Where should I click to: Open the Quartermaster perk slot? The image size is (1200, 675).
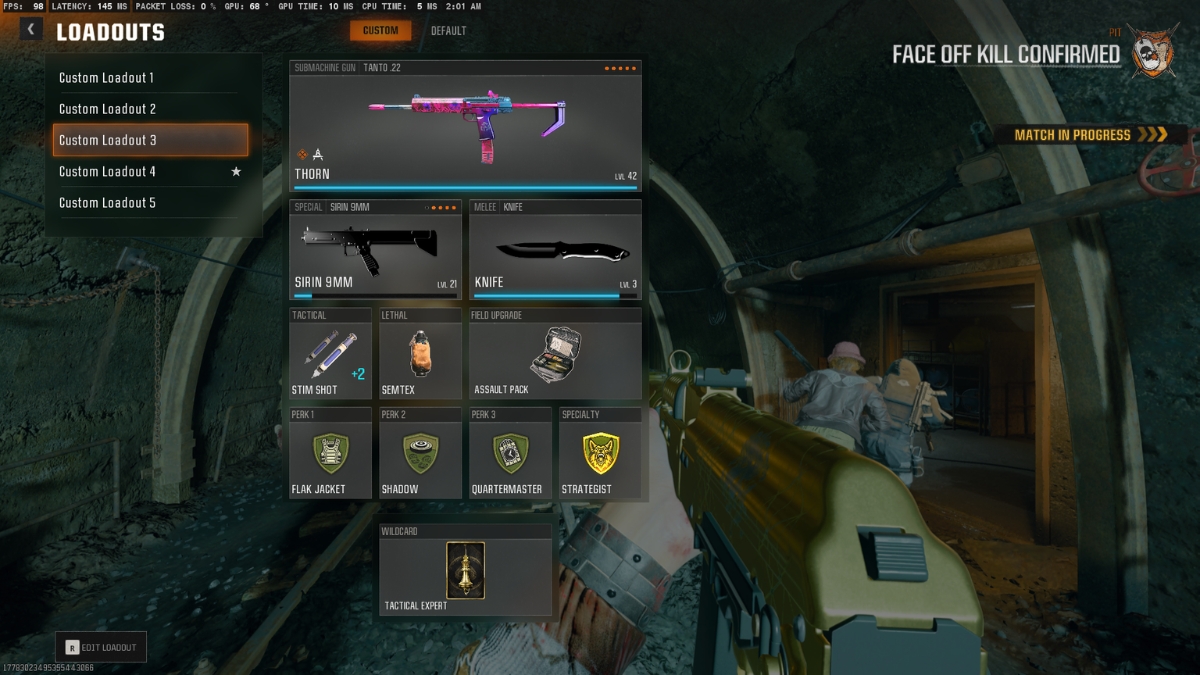(510, 453)
